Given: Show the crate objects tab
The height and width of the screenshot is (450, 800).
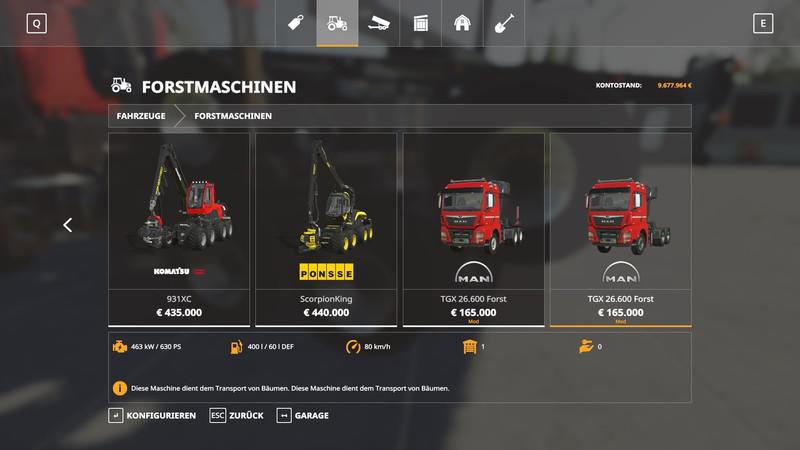Looking at the screenshot, I should [421, 23].
